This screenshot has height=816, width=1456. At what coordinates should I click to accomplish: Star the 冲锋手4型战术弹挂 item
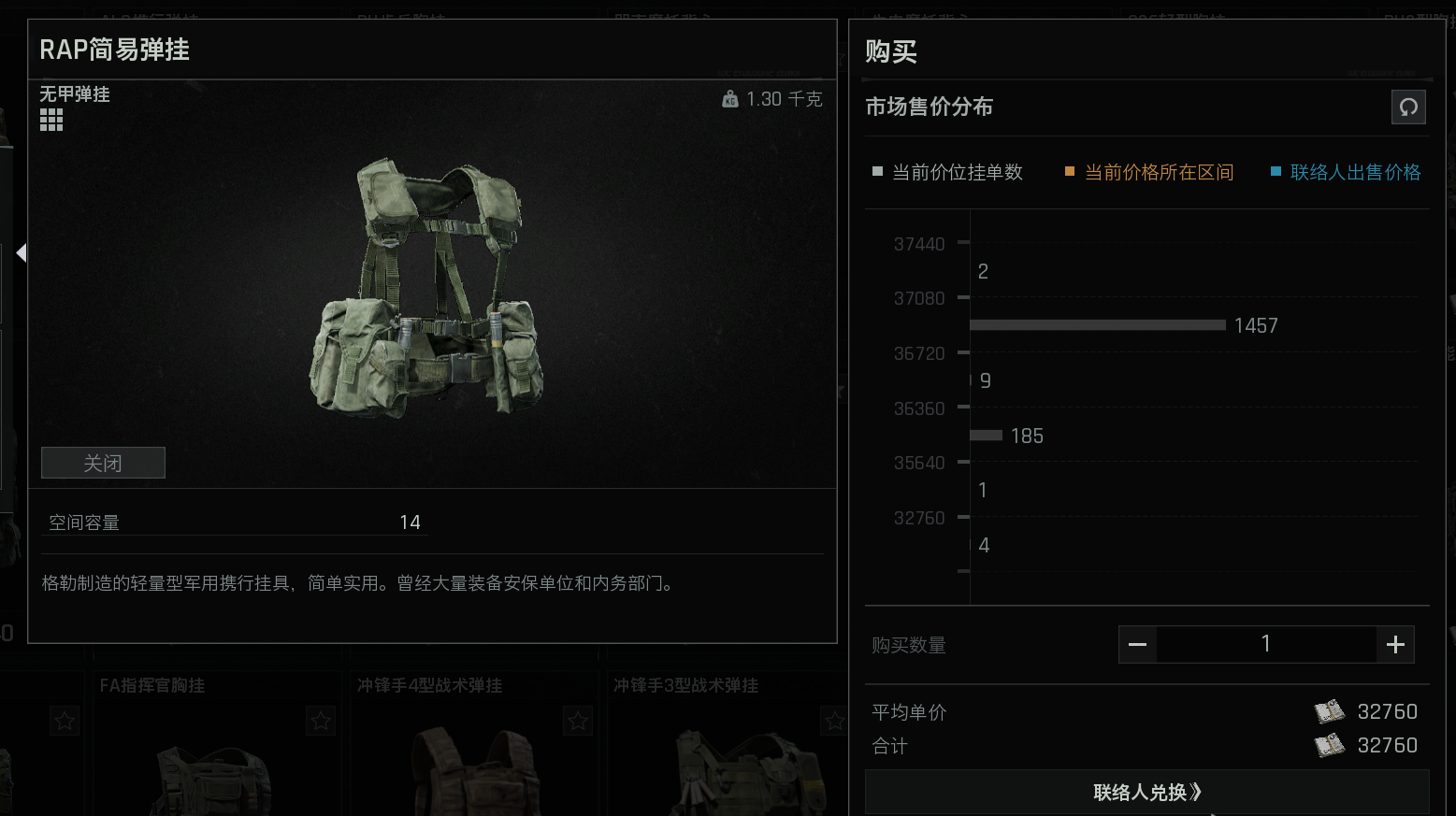(x=577, y=721)
